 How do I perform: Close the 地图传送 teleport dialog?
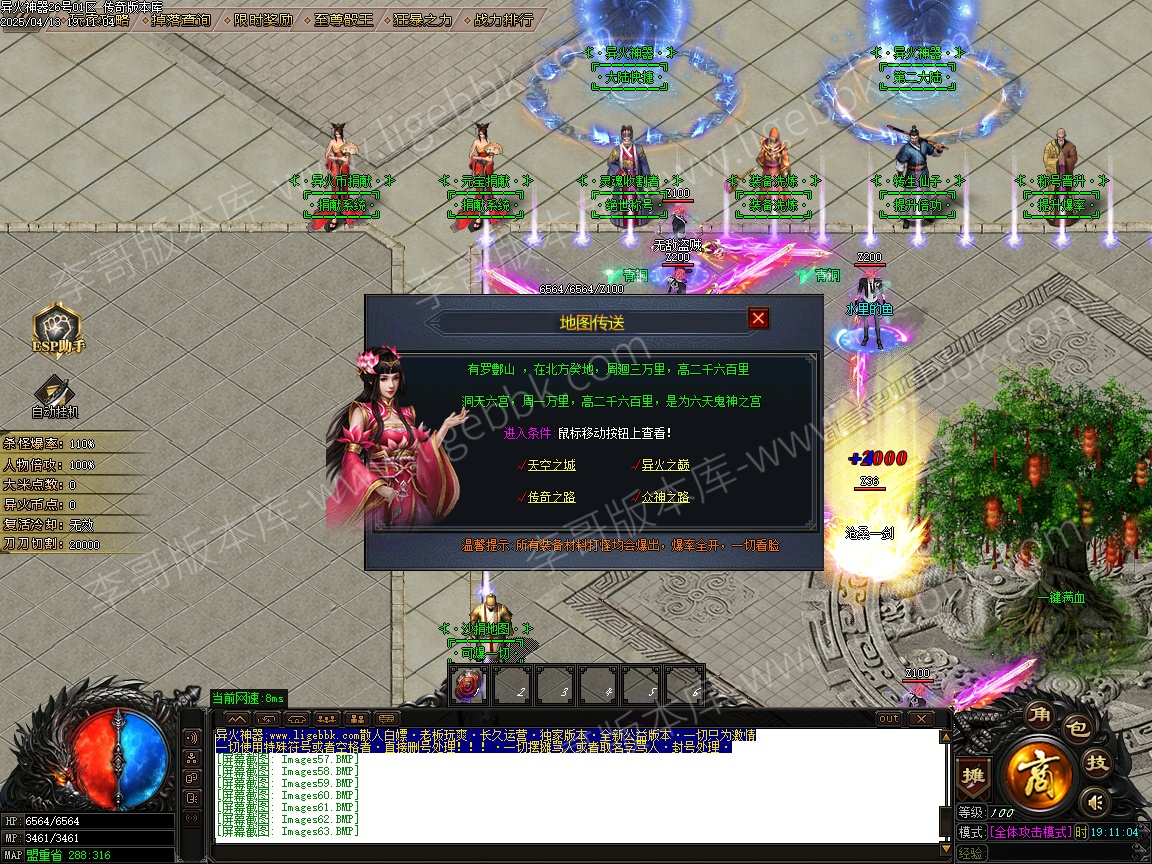coord(759,318)
